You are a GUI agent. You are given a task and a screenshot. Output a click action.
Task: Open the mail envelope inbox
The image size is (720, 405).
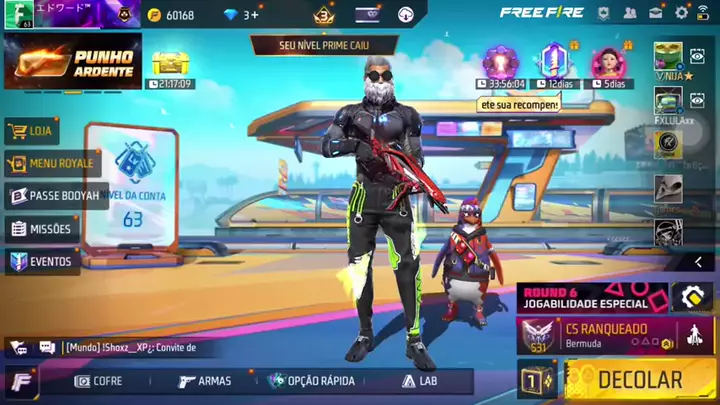(x=656, y=13)
